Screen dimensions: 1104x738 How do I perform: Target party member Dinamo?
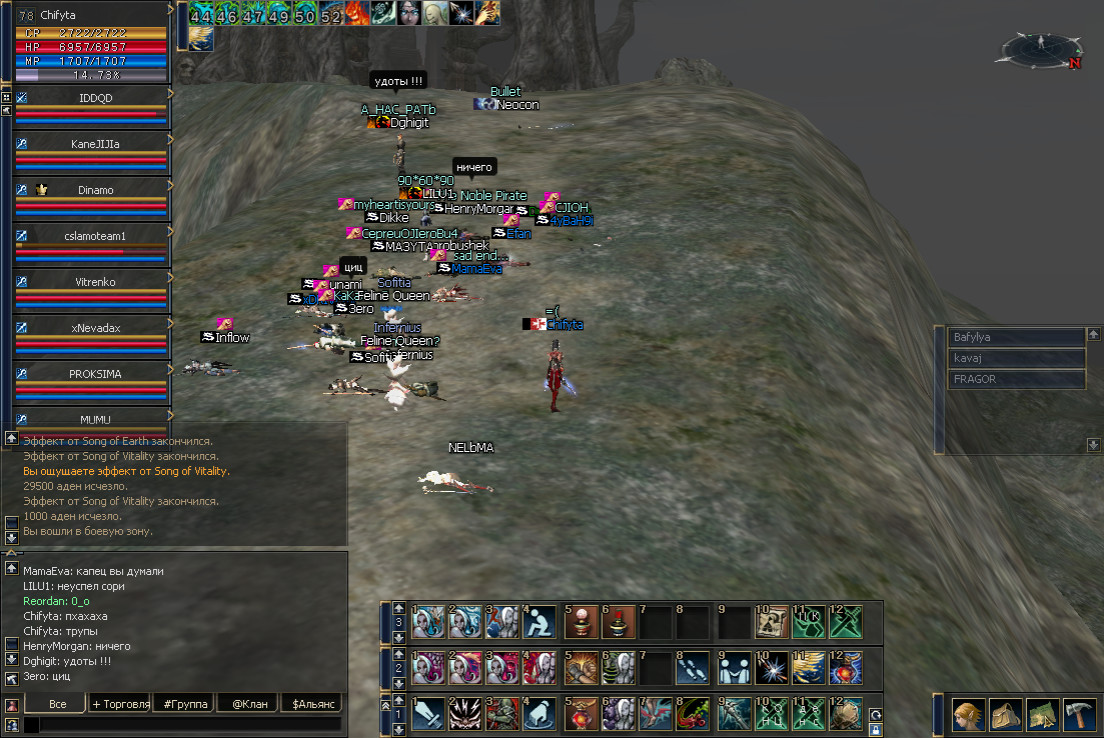[x=96, y=189]
